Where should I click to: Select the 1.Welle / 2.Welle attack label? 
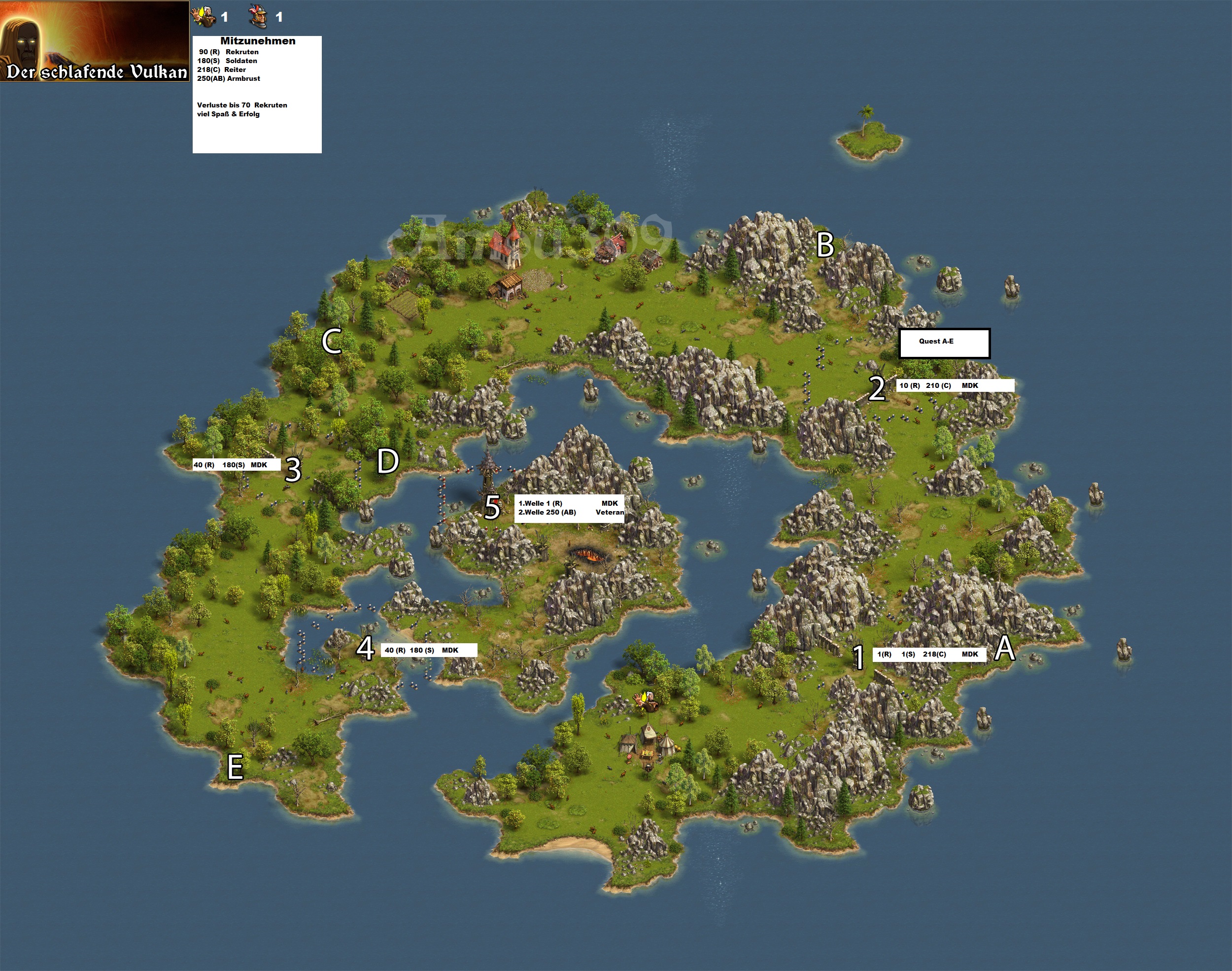coord(569,508)
